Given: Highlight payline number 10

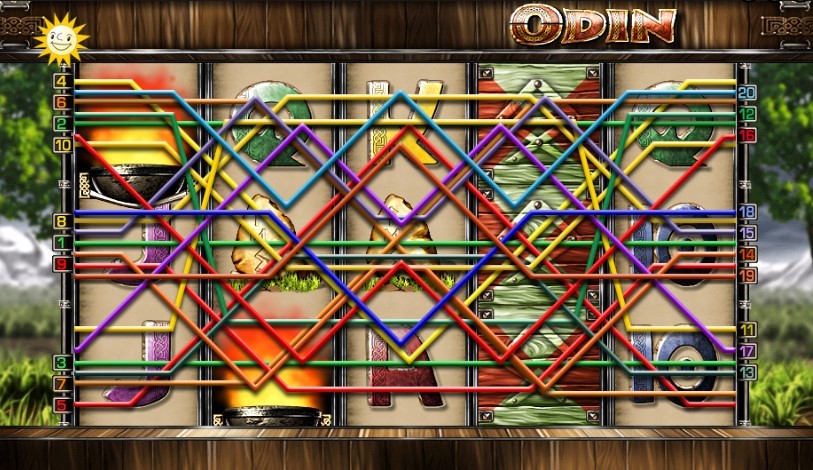Looking at the screenshot, I should click(x=62, y=145).
